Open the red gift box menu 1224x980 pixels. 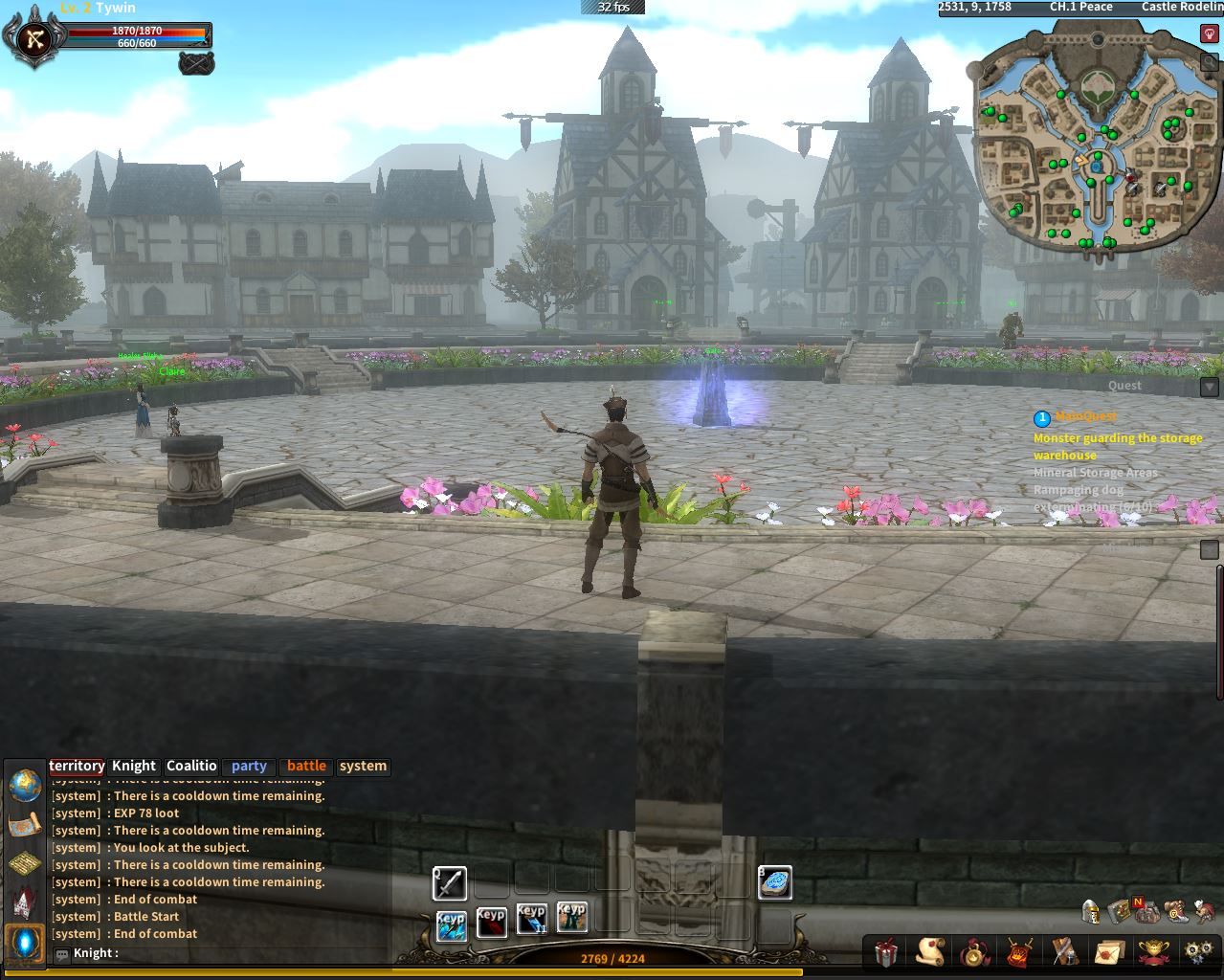(x=886, y=952)
